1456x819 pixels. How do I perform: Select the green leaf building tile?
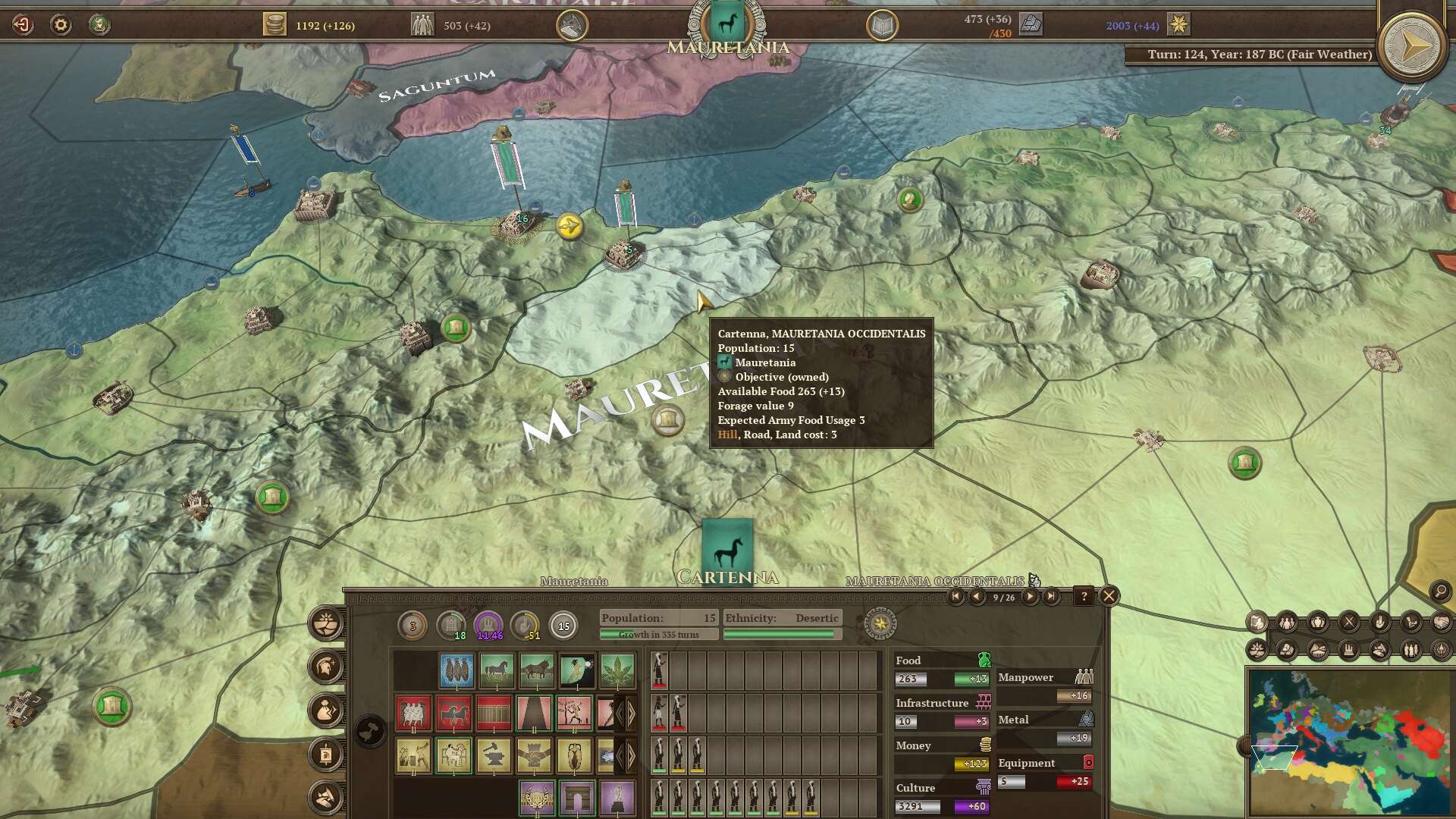(x=617, y=670)
